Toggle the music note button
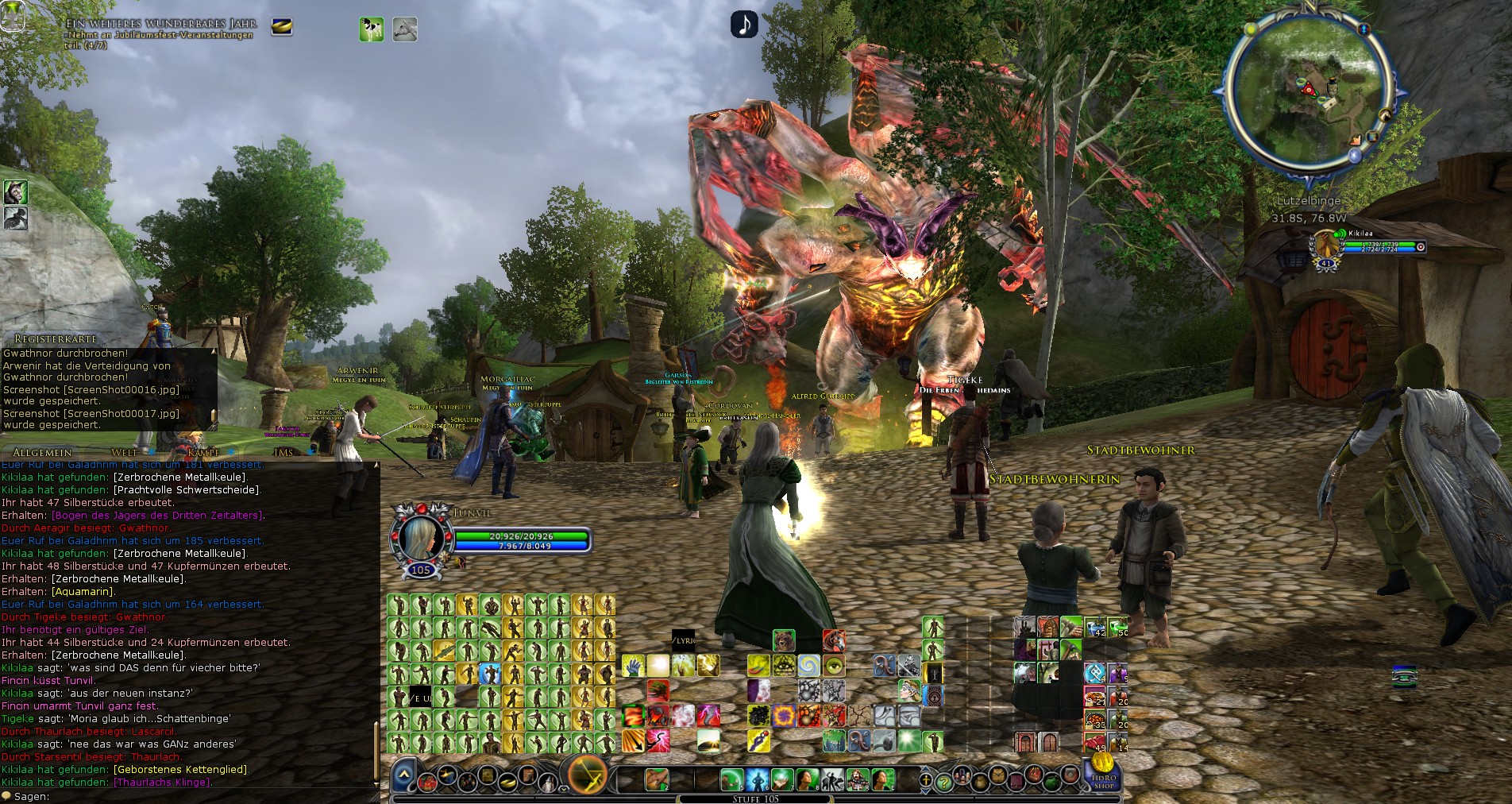Image resolution: width=1512 pixels, height=804 pixels. coord(744,24)
